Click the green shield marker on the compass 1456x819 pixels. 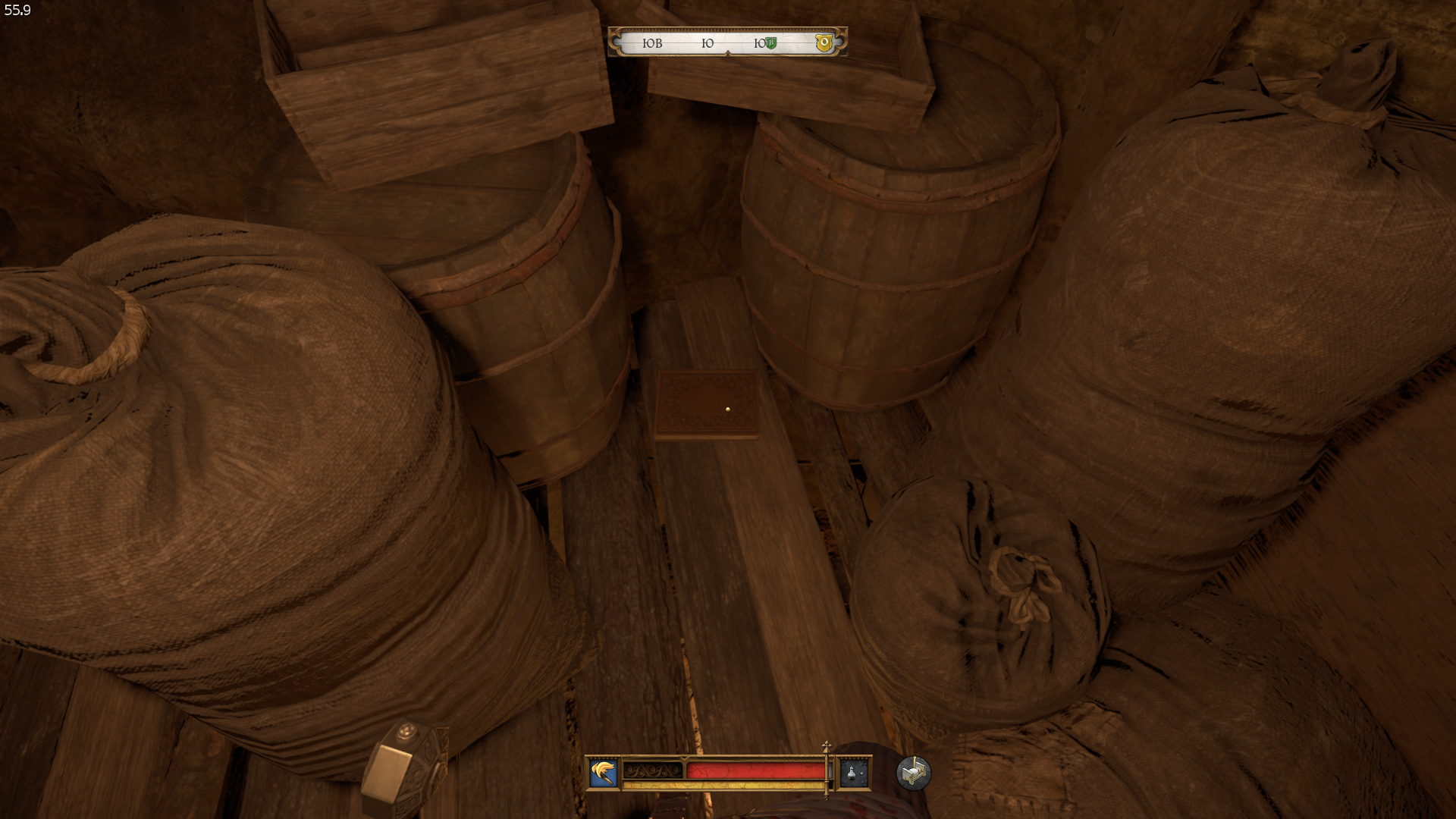tap(770, 43)
